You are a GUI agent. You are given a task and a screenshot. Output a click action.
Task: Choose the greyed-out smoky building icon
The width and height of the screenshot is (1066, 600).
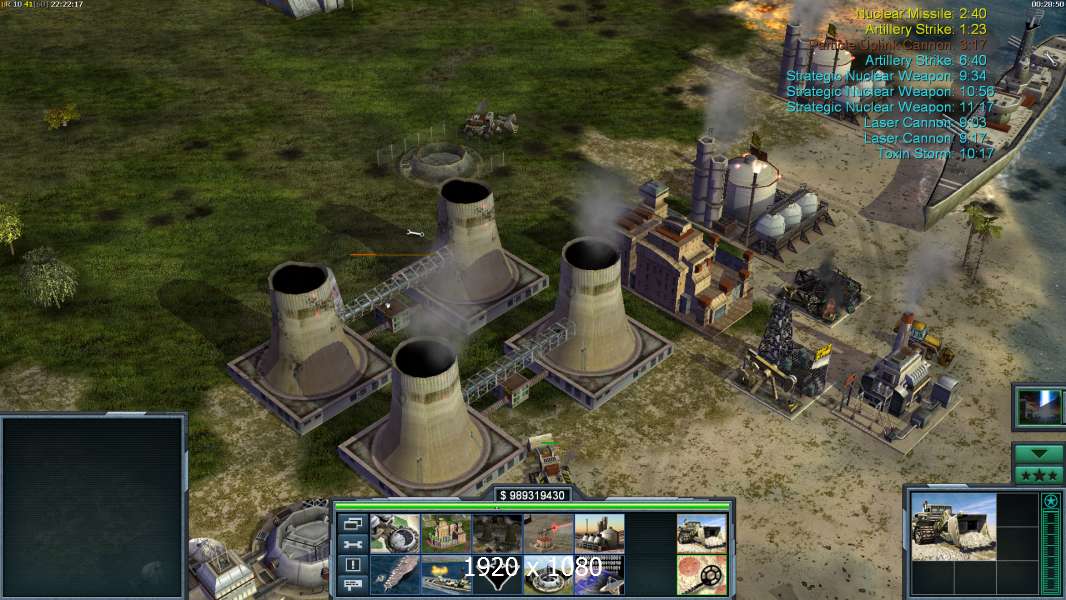497,534
